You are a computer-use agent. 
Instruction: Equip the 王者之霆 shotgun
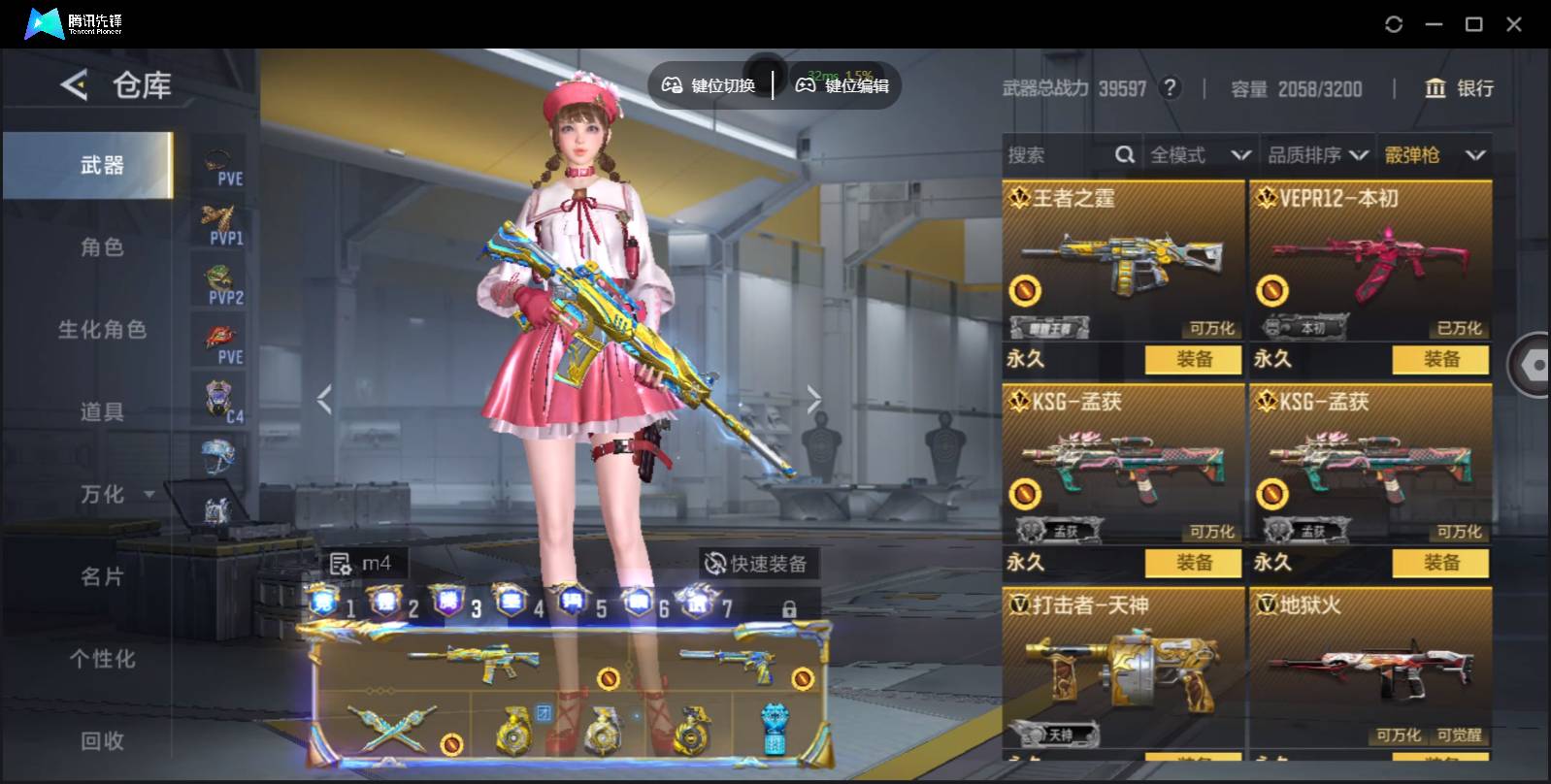[x=1193, y=359]
